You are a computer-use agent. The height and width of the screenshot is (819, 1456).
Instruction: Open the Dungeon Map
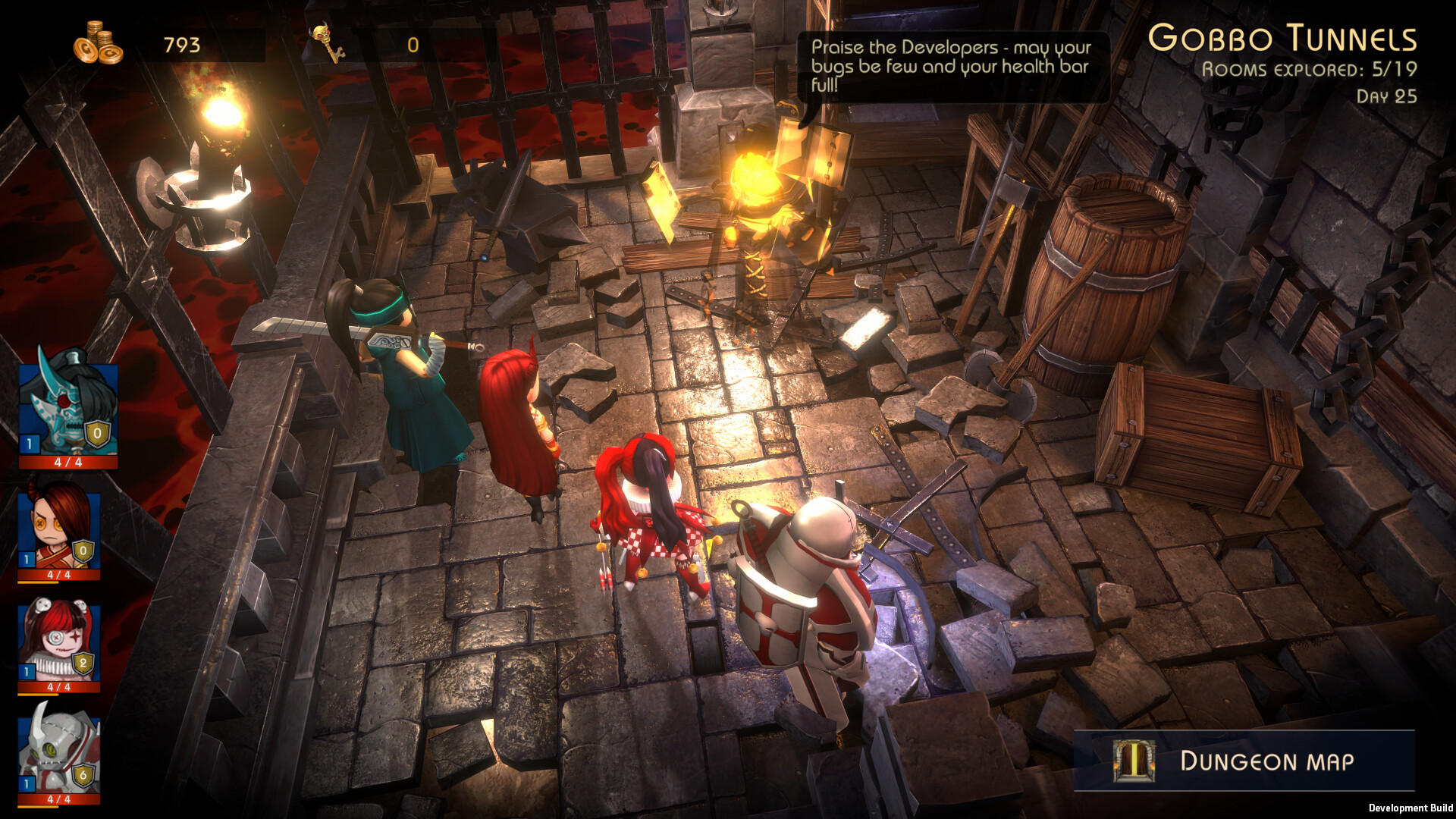[1244, 761]
